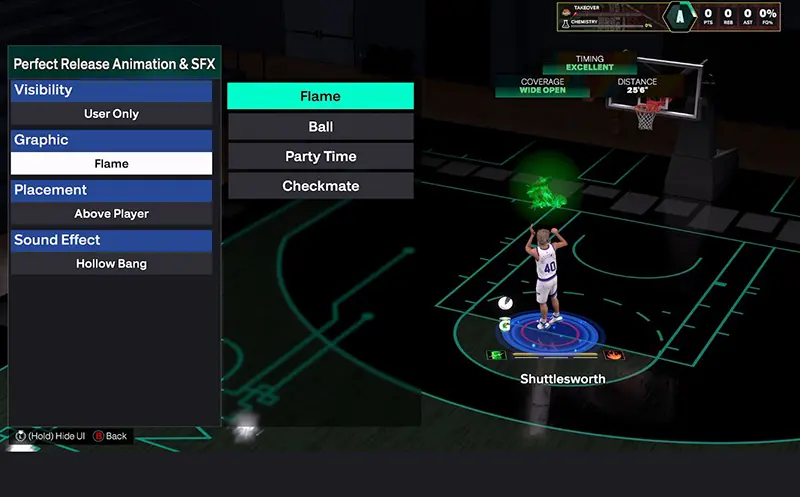Change the Sound Effect from Hollow Bang

[x=111, y=264]
